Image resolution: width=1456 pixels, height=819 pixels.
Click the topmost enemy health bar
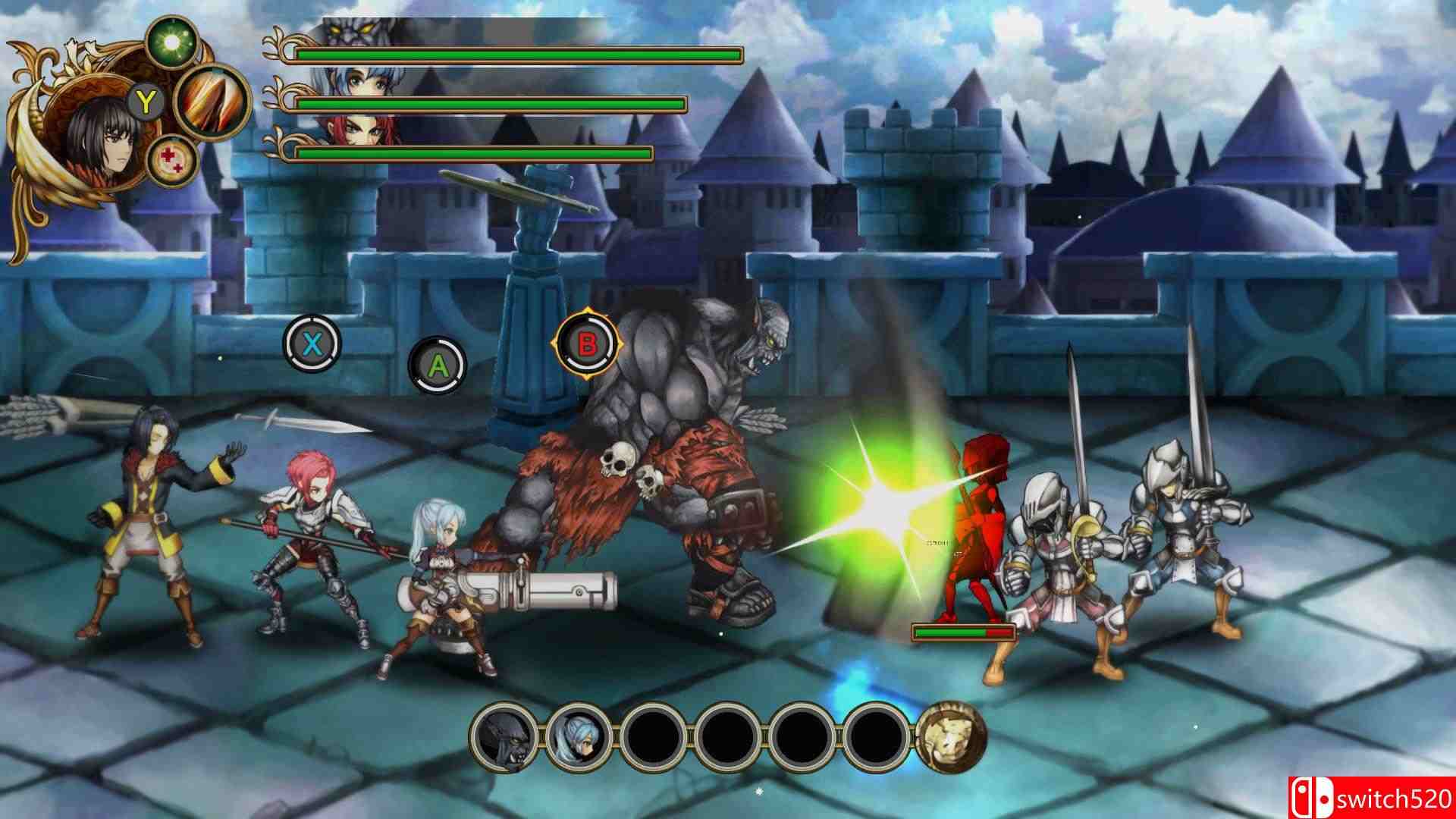click(518, 55)
